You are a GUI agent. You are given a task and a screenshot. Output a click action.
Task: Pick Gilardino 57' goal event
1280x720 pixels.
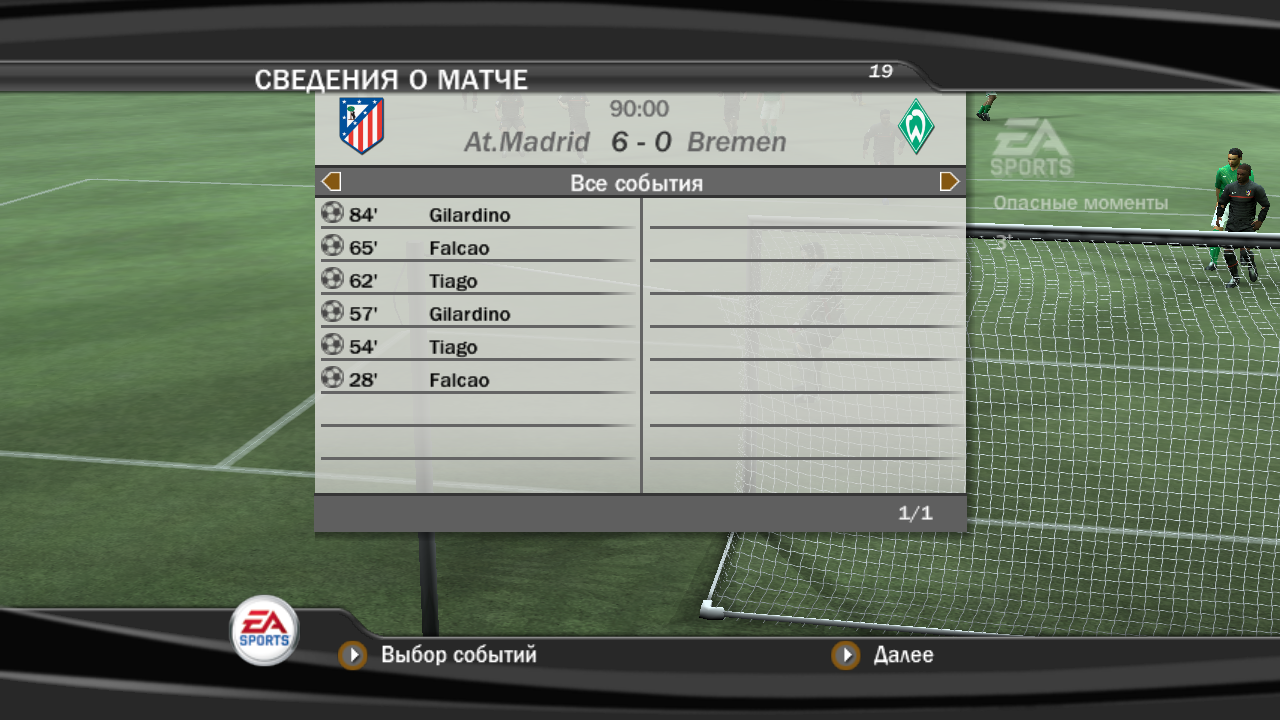[x=476, y=313]
